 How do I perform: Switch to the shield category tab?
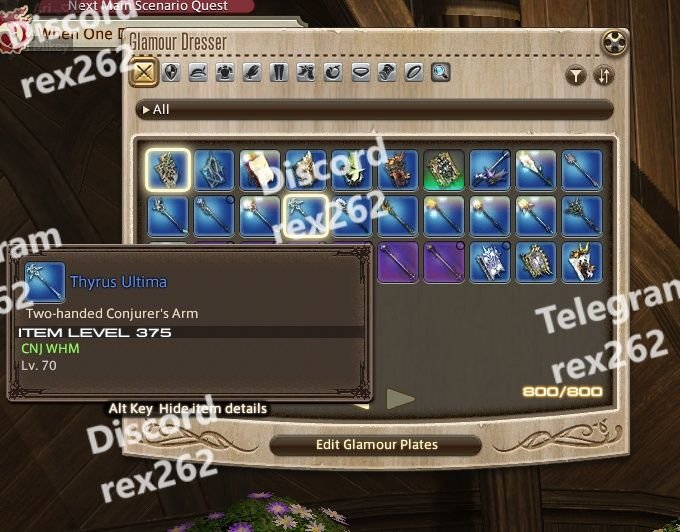click(x=172, y=73)
